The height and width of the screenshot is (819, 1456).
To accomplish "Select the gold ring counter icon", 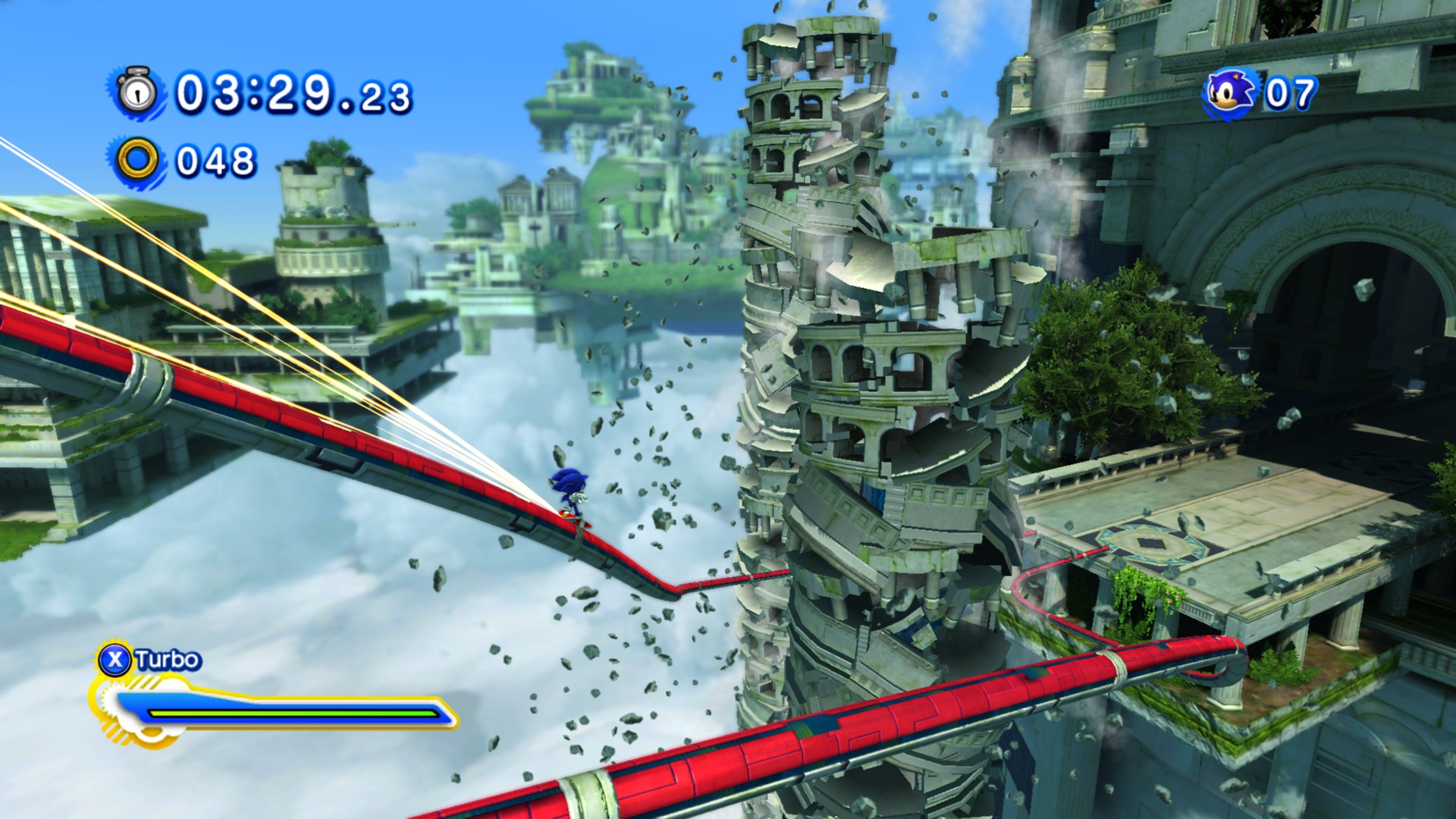I will (139, 161).
